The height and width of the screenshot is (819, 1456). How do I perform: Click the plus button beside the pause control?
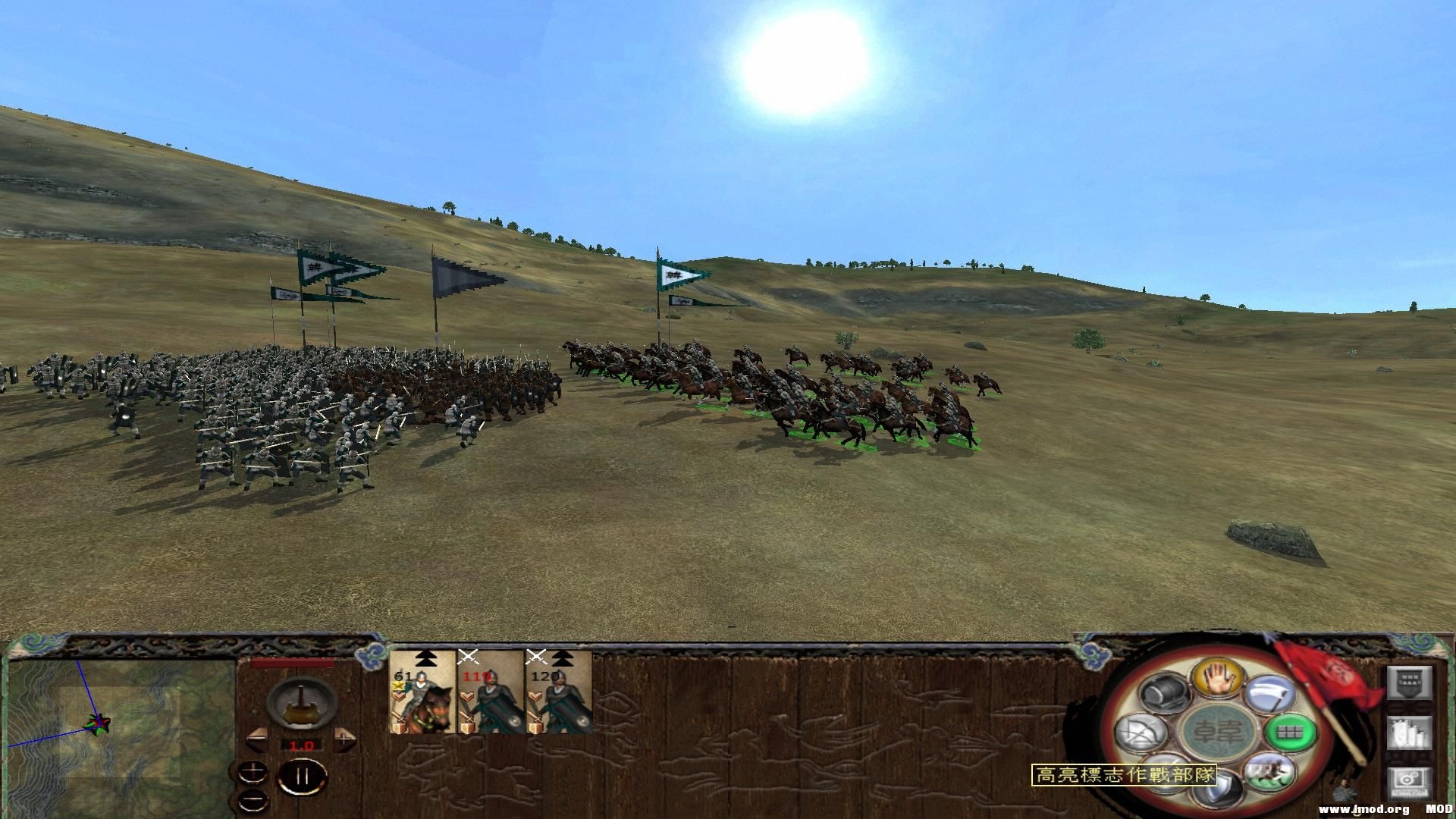point(253,770)
